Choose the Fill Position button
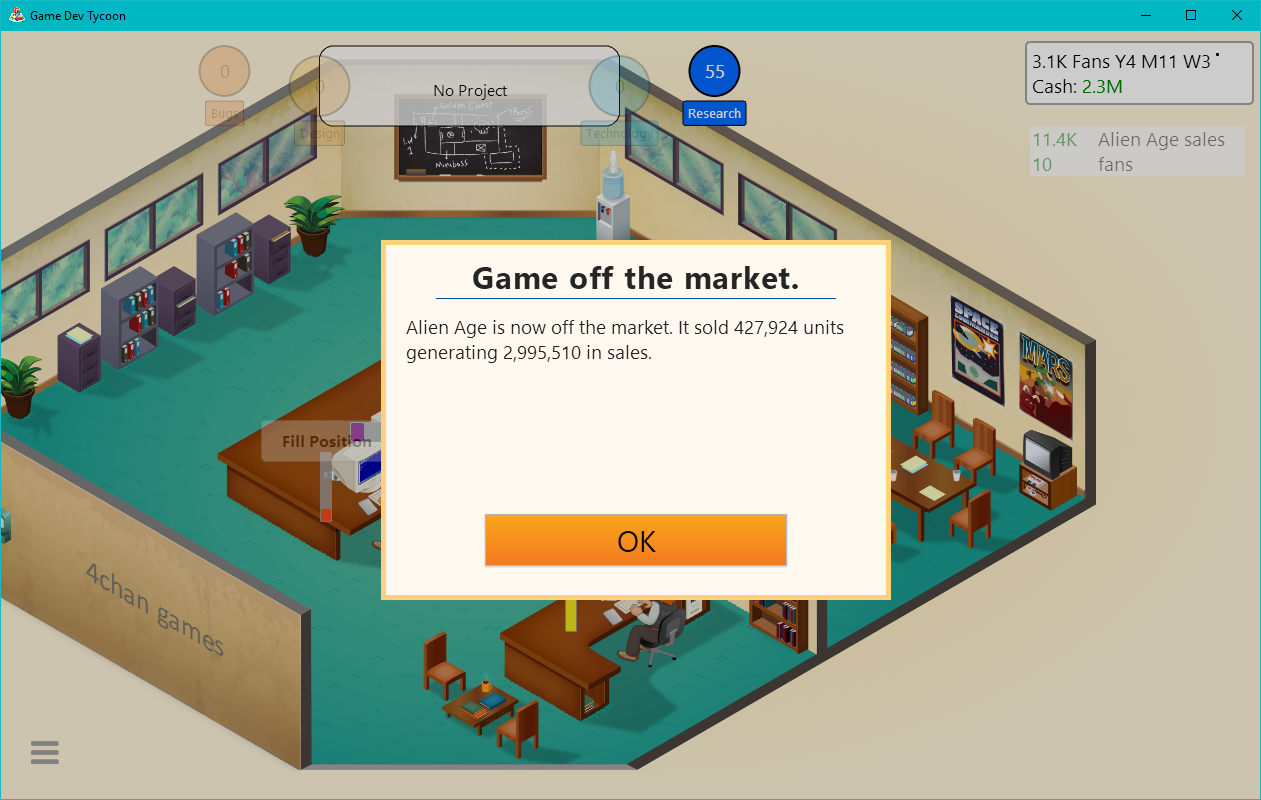The image size is (1261, 800). point(318,441)
